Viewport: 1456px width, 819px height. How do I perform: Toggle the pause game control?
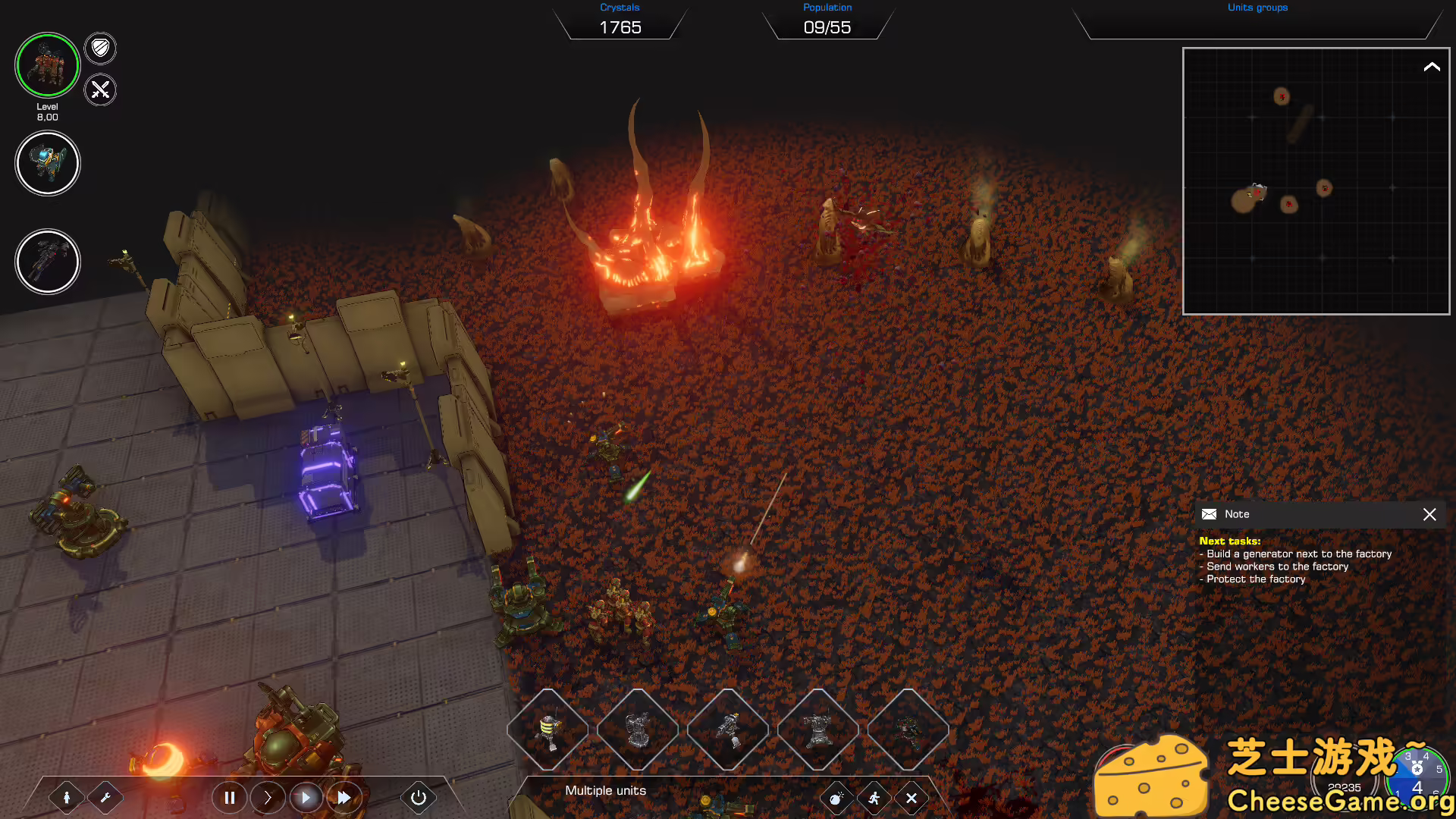pyautogui.click(x=230, y=798)
